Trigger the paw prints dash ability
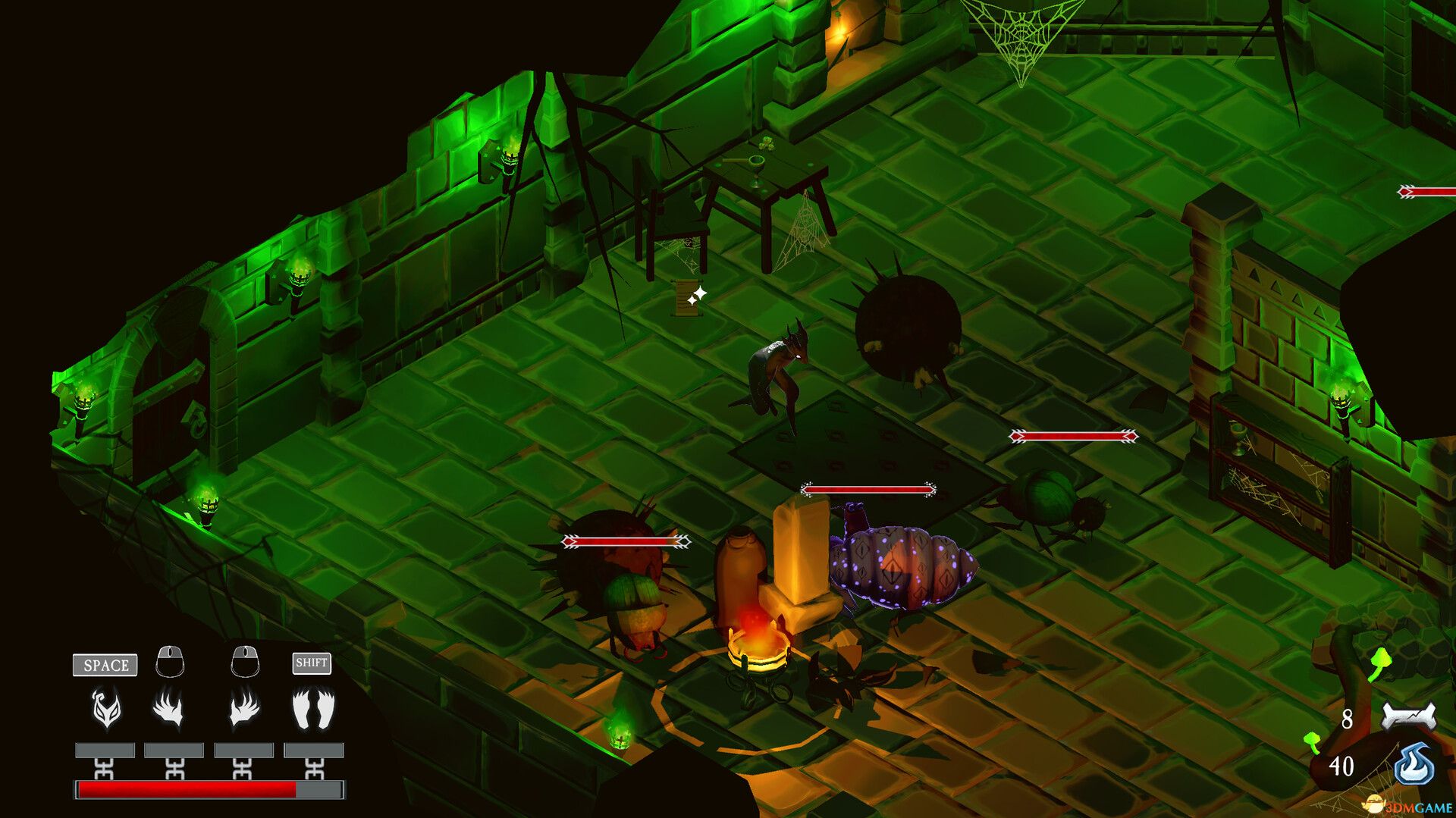Viewport: 1456px width, 818px height. (313, 709)
